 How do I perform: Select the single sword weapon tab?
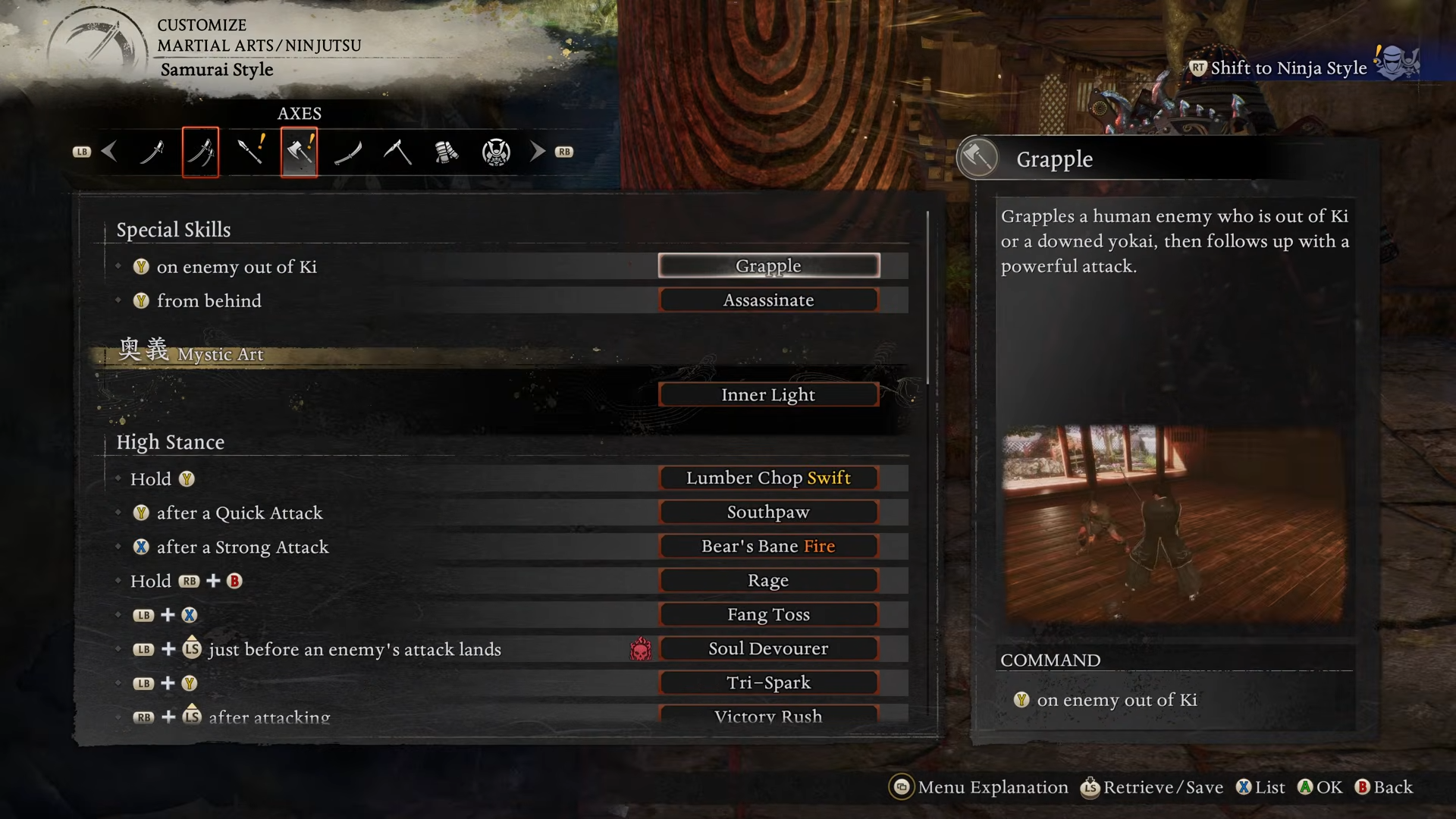(152, 152)
